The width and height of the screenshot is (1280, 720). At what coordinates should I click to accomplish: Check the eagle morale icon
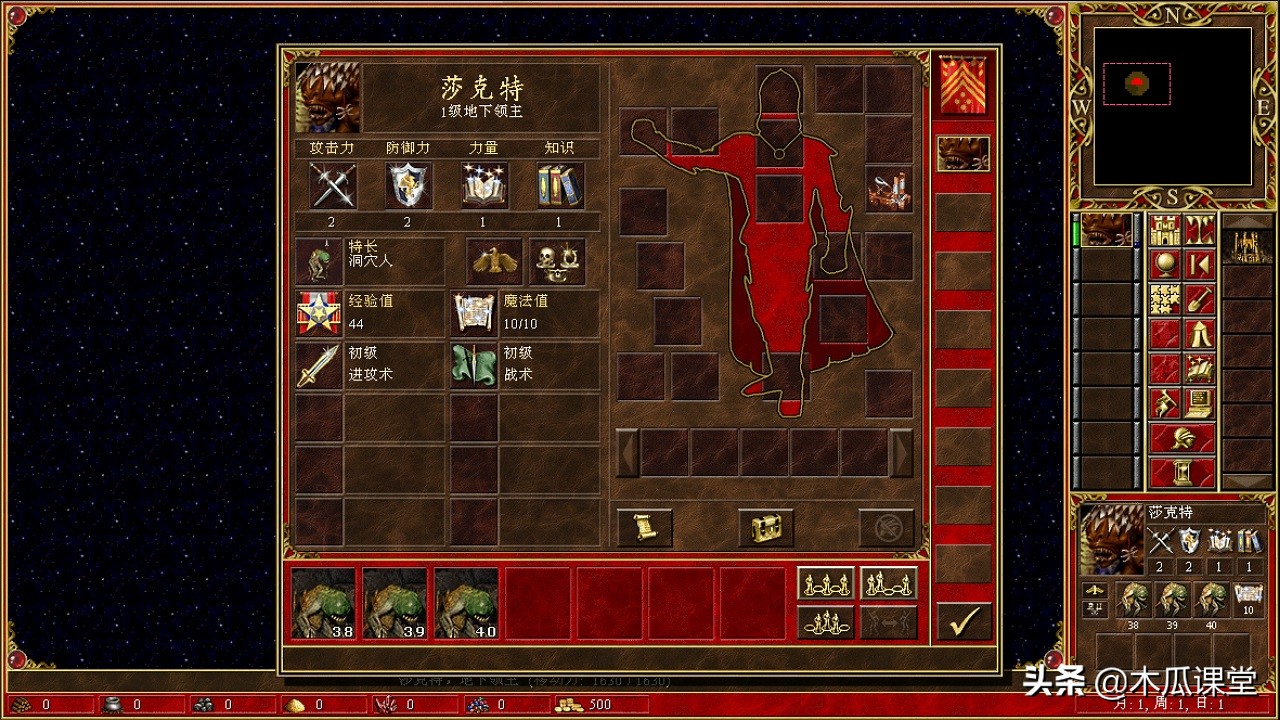tap(494, 262)
